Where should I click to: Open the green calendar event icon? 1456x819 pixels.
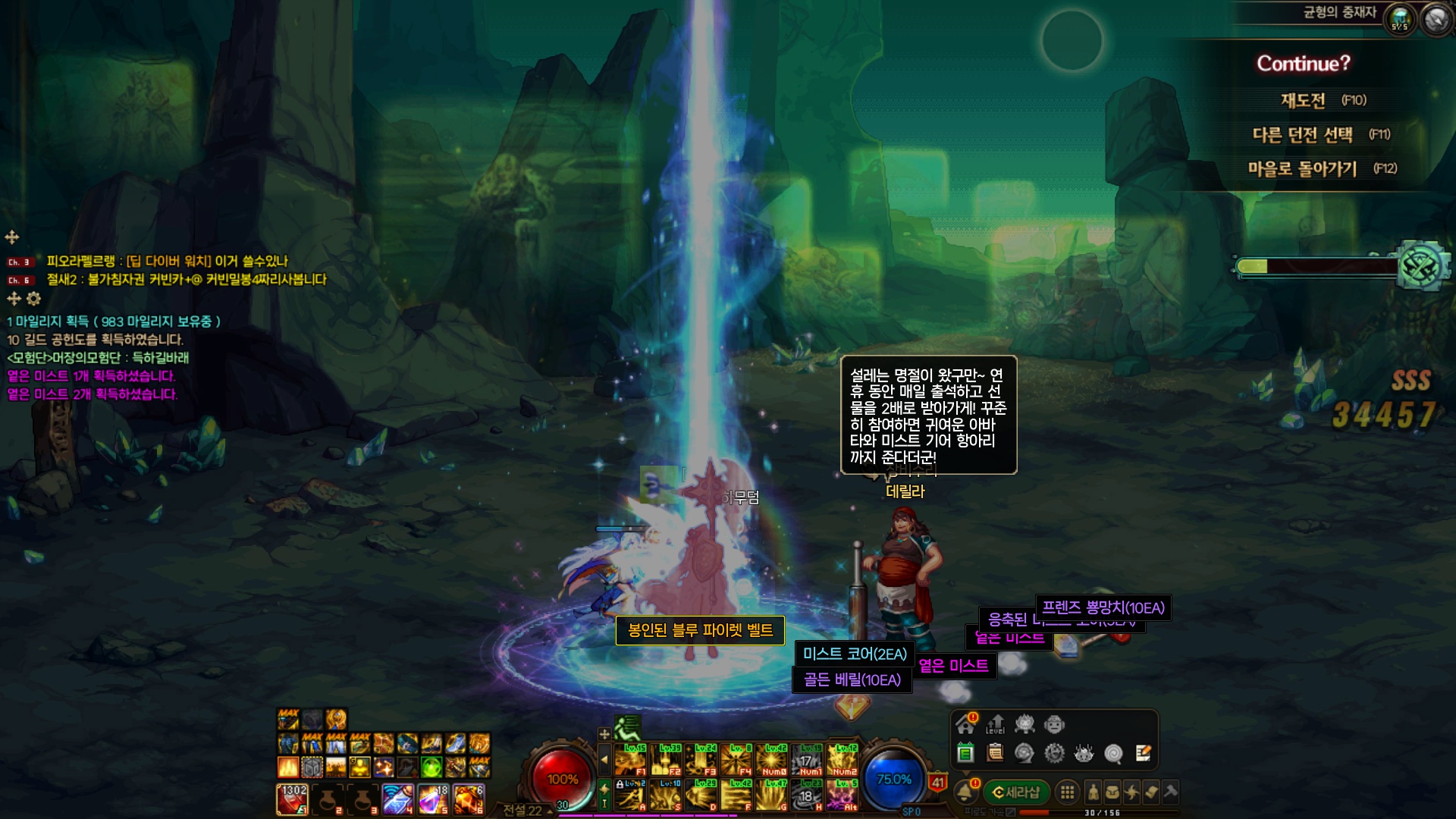(x=965, y=753)
